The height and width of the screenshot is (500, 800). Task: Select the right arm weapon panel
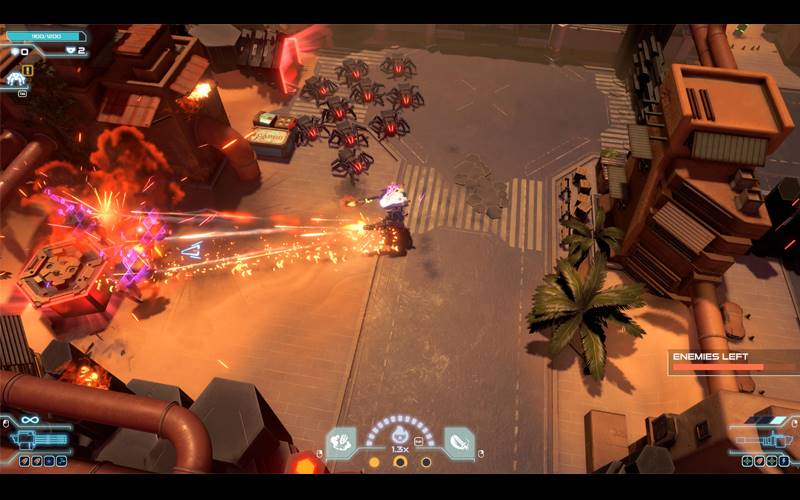[x=764, y=437]
